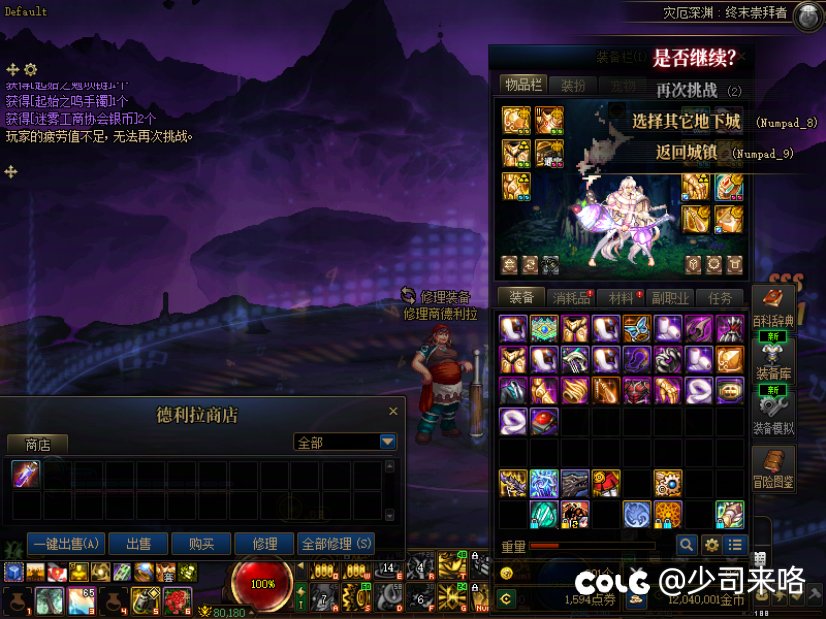Image resolution: width=826 pixels, height=619 pixels.
Task: Switch to the 材料 inventory tab
Action: click(621, 298)
